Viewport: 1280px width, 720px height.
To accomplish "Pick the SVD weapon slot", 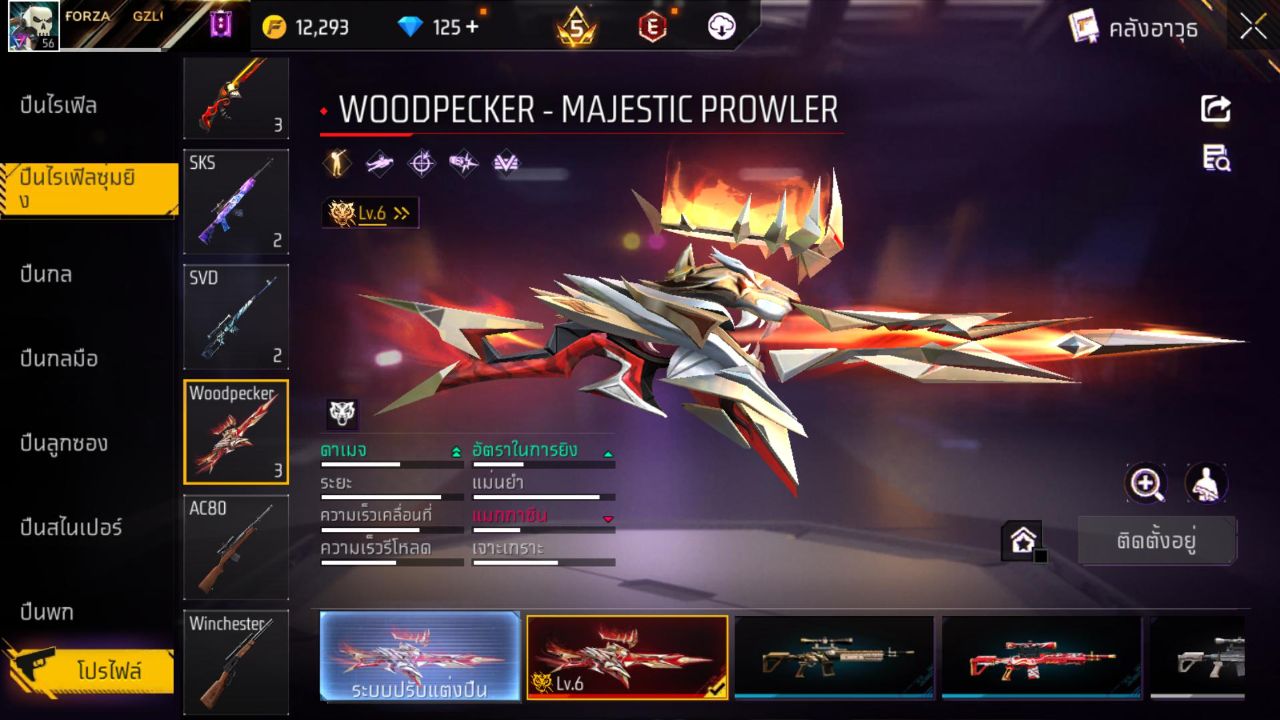I will [236, 317].
